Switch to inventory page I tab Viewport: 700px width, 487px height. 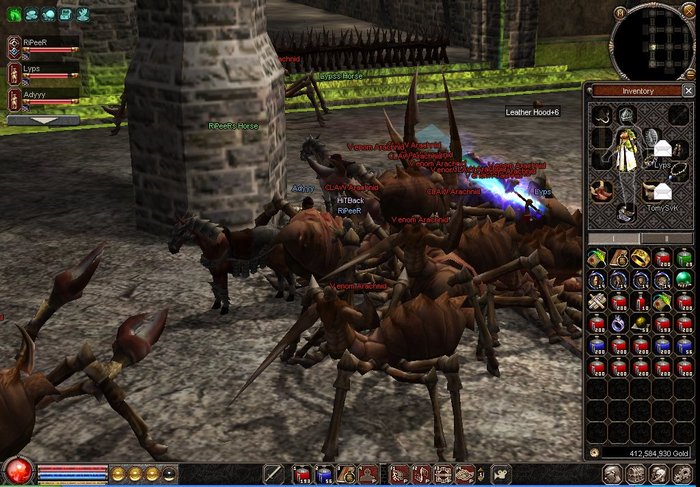(x=615, y=239)
